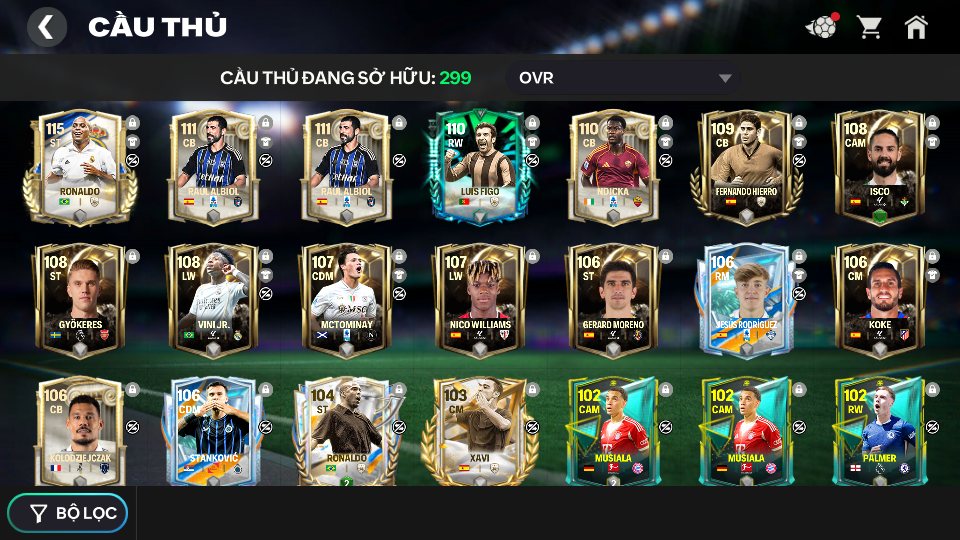Select the 115 ST Ronaldo card

[x=79, y=165]
